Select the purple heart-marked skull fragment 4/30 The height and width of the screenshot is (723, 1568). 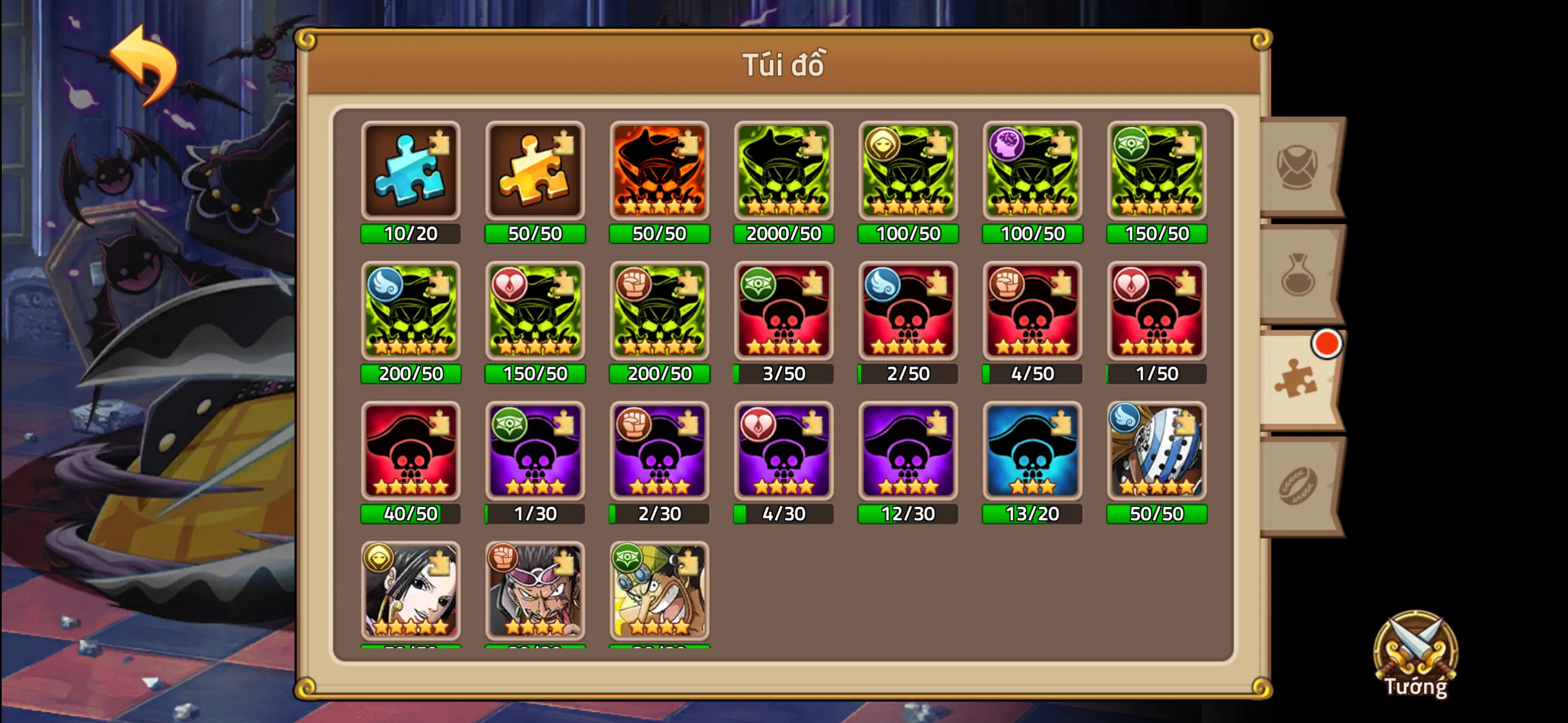783,452
